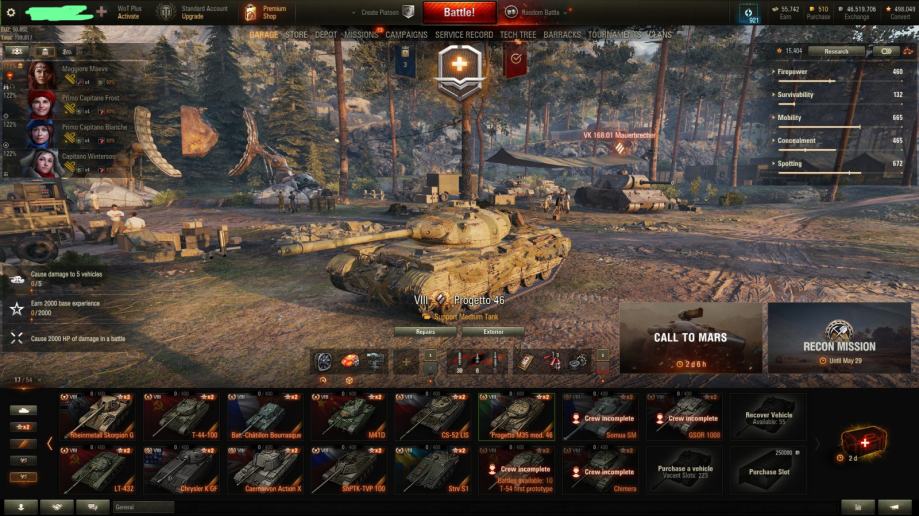The height and width of the screenshot is (516, 919).
Task: Open the Tech Tree tab
Action: (x=518, y=35)
